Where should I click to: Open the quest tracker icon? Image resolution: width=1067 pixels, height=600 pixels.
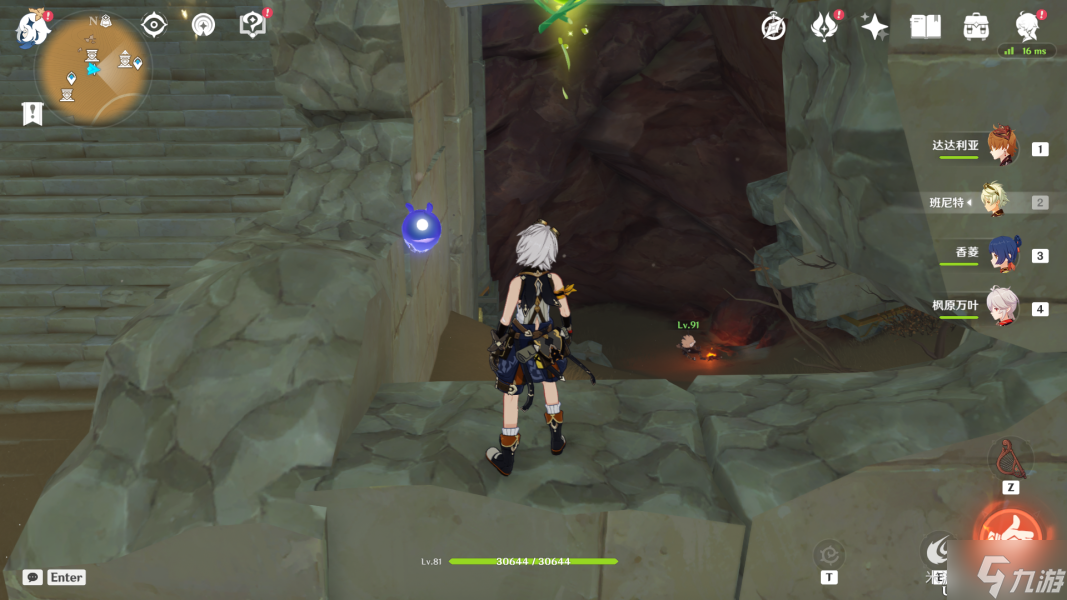point(153,25)
